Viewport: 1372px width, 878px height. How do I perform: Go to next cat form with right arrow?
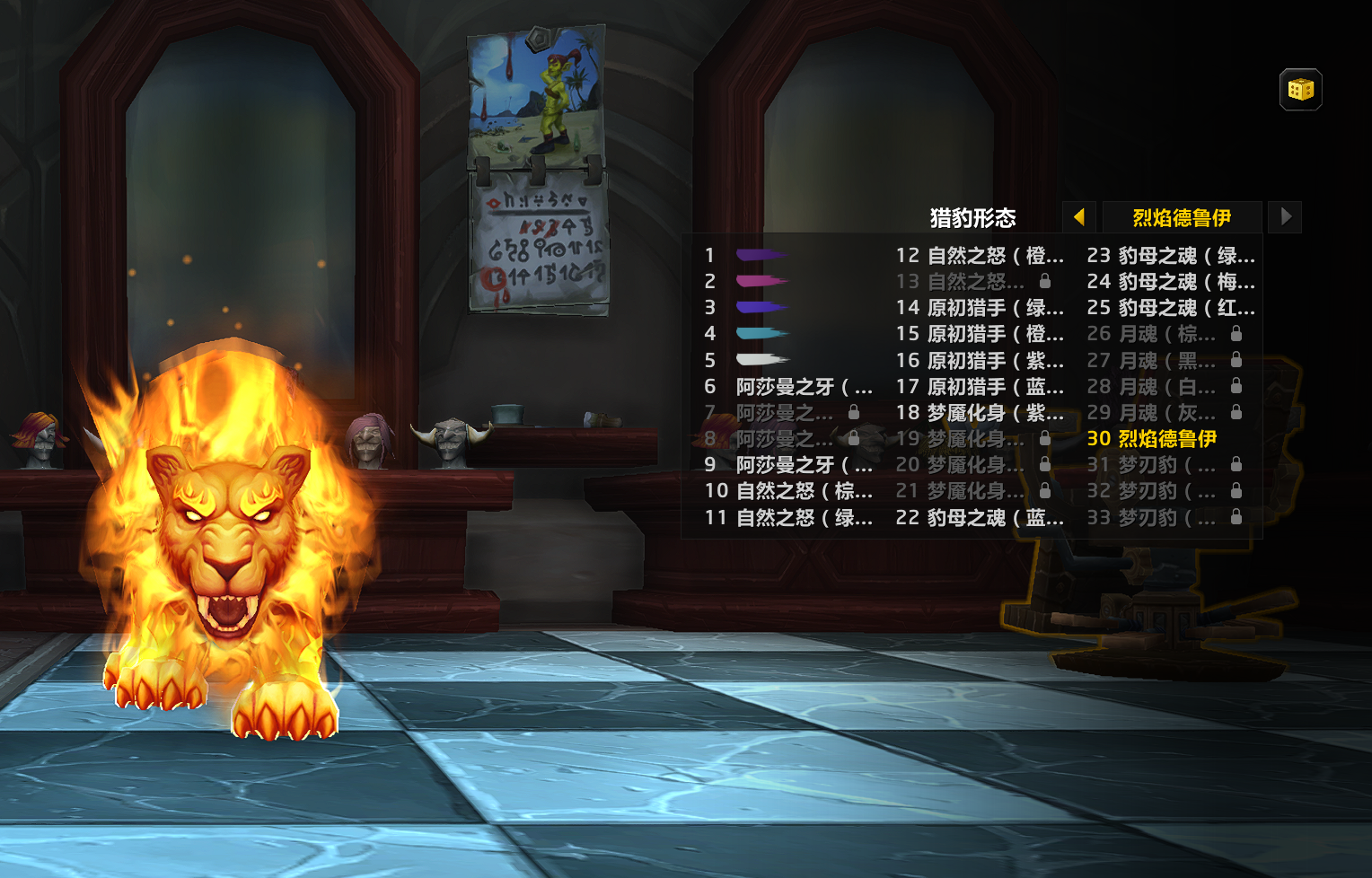click(1286, 217)
